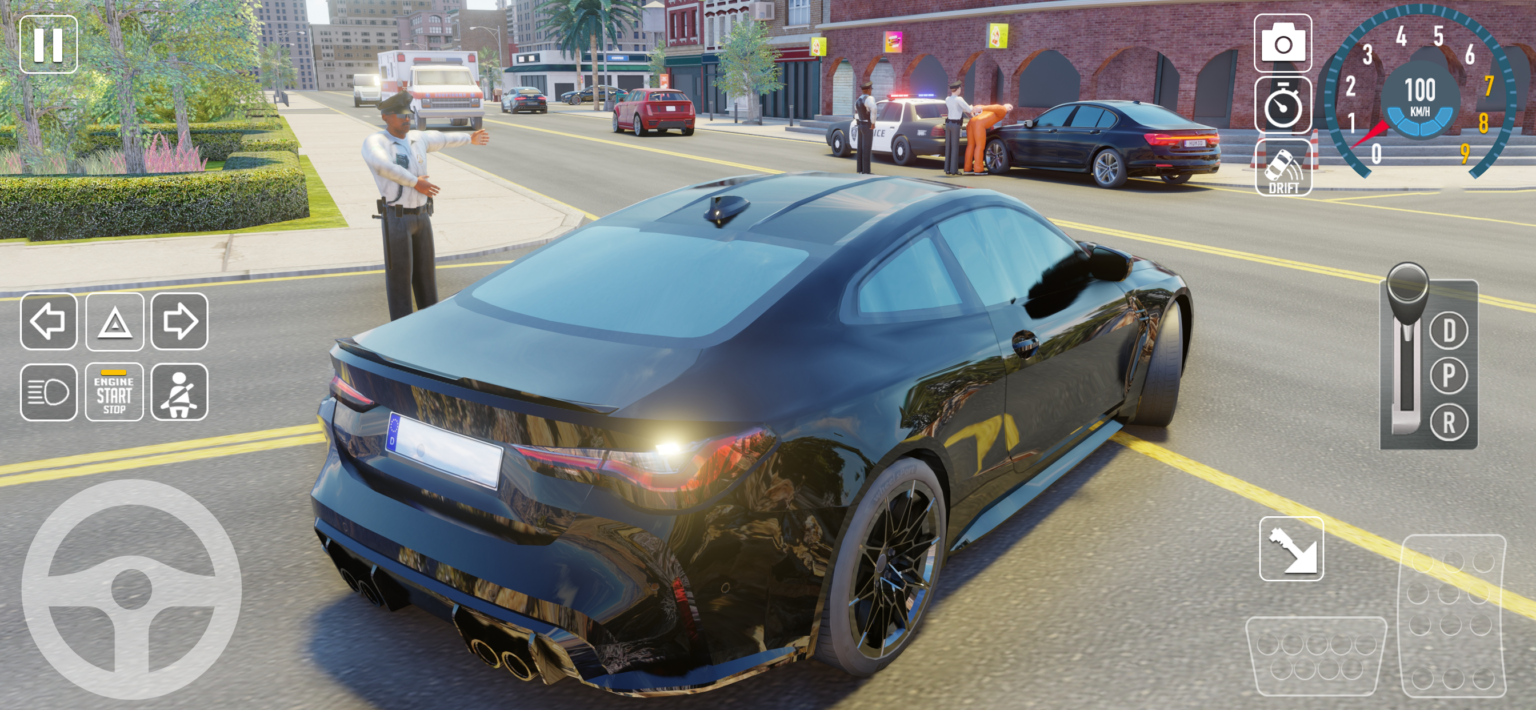Fasten the seatbelt icon button

click(180, 392)
